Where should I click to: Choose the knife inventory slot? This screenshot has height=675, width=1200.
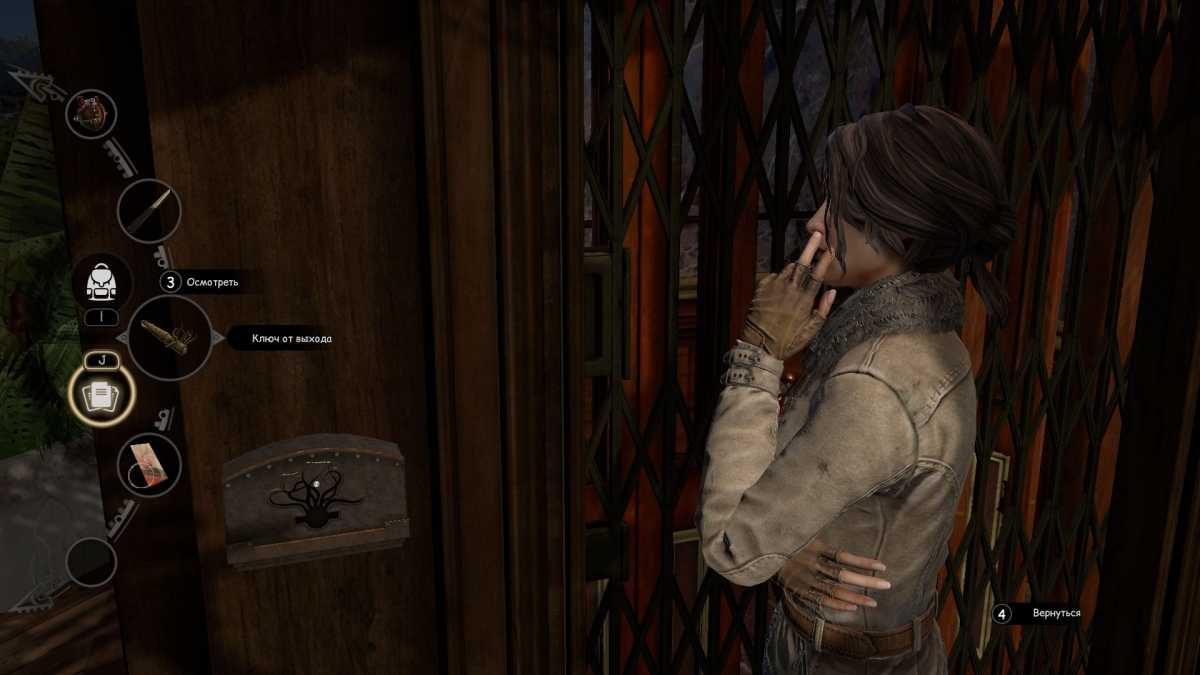[x=149, y=211]
